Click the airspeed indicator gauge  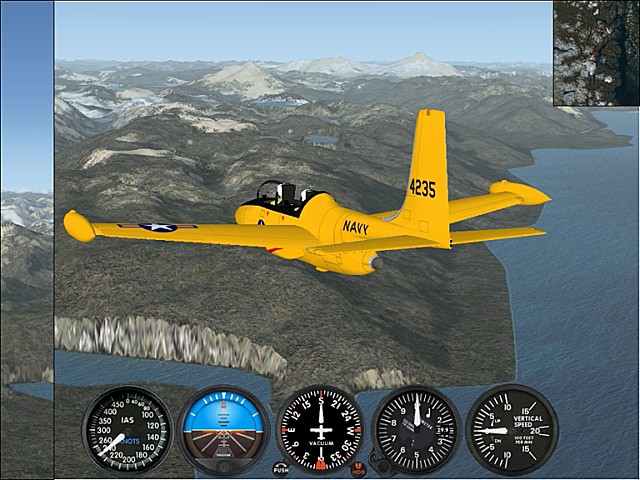[x=127, y=430]
